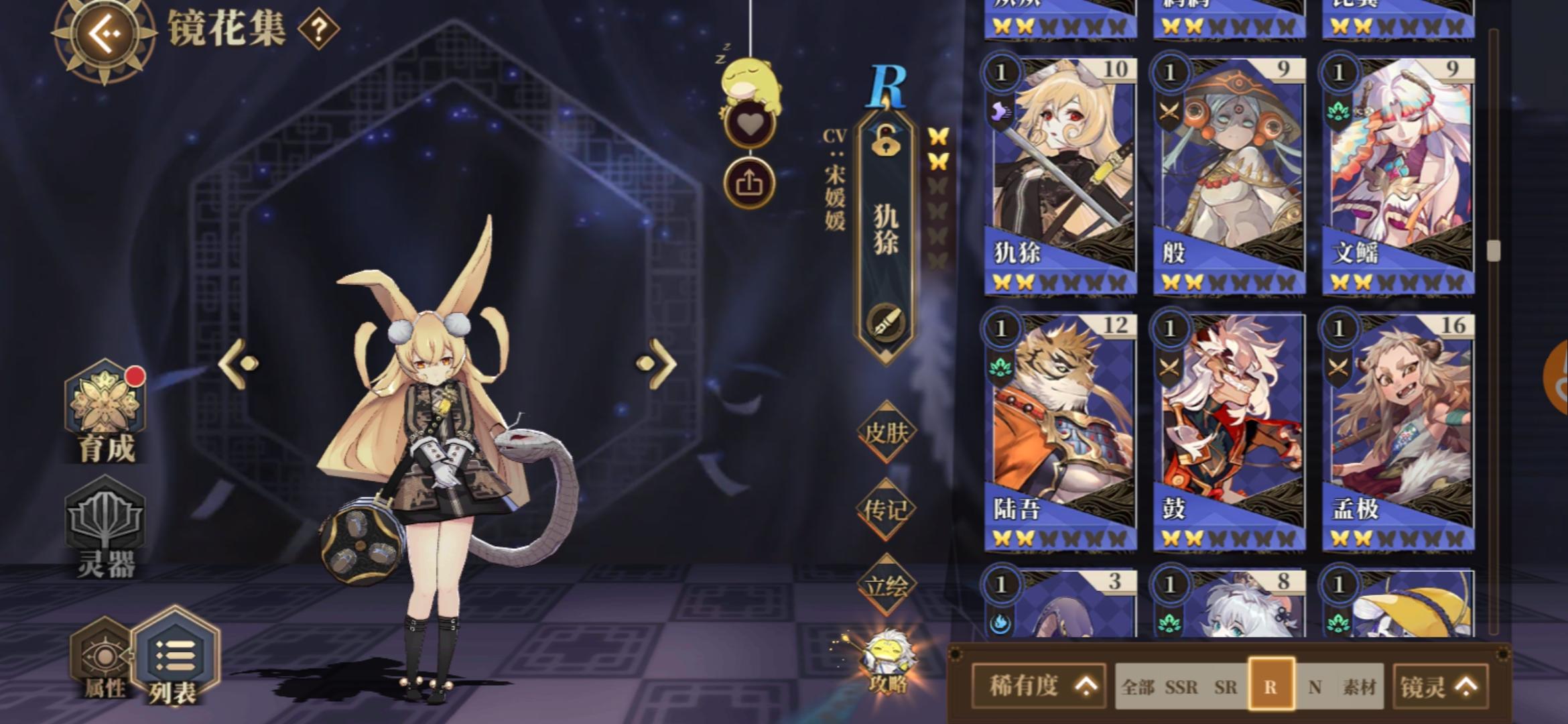Click the help question mark beside 镜花集
This screenshot has height=724, width=1568.
tap(318, 29)
